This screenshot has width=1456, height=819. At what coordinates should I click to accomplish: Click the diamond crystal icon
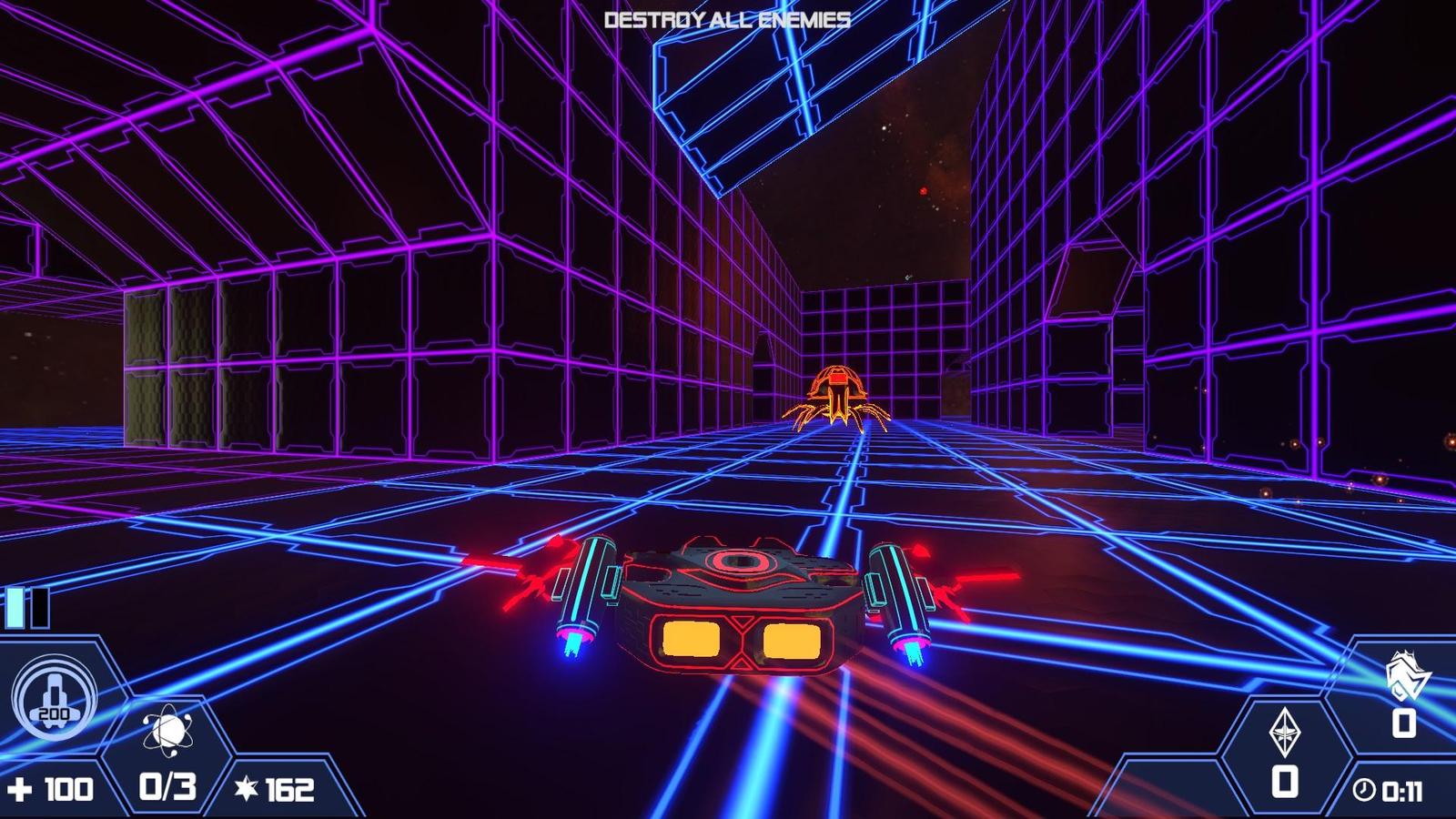pos(1284,733)
